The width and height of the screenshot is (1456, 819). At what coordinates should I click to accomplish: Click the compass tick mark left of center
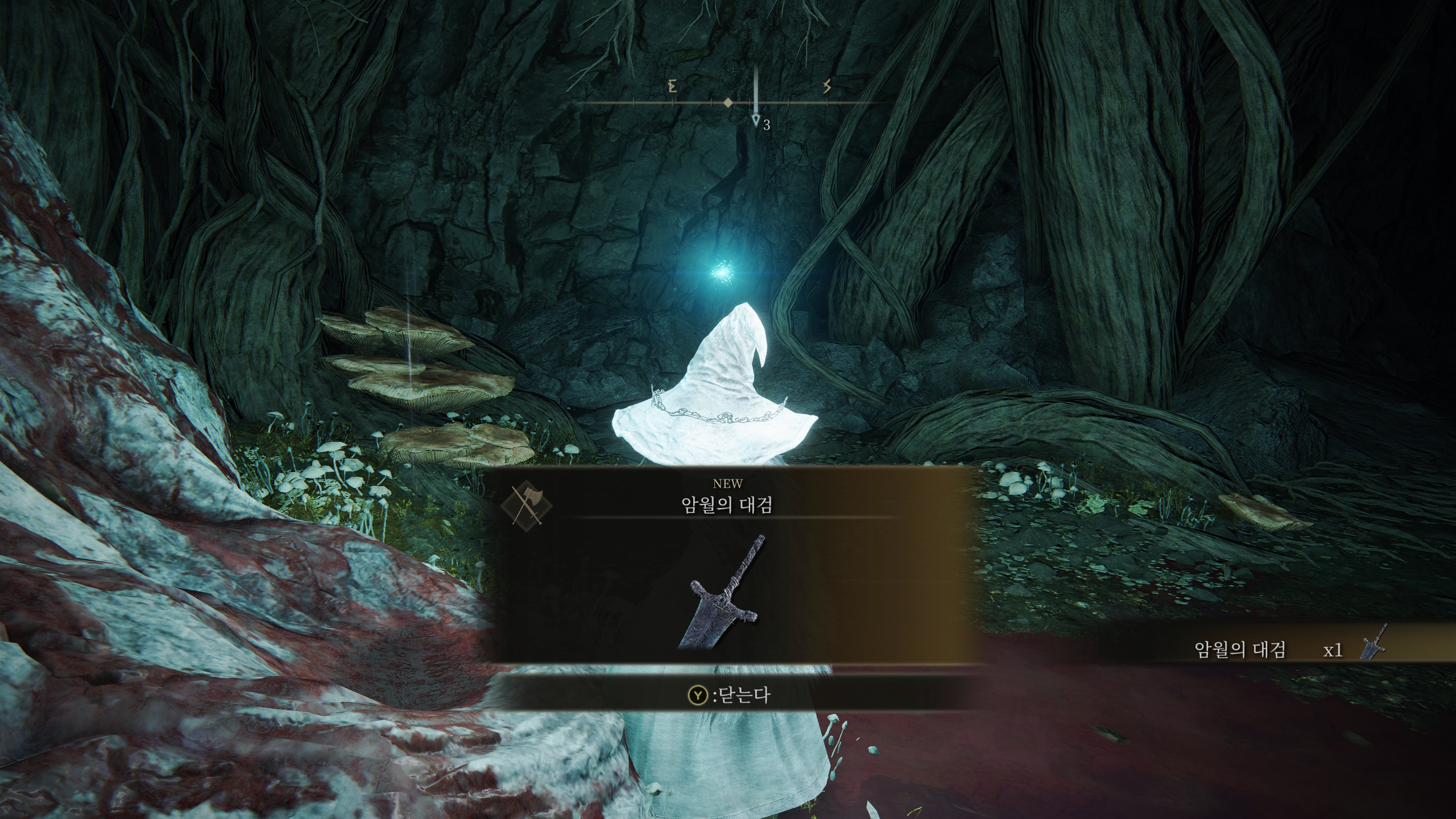tap(711, 102)
